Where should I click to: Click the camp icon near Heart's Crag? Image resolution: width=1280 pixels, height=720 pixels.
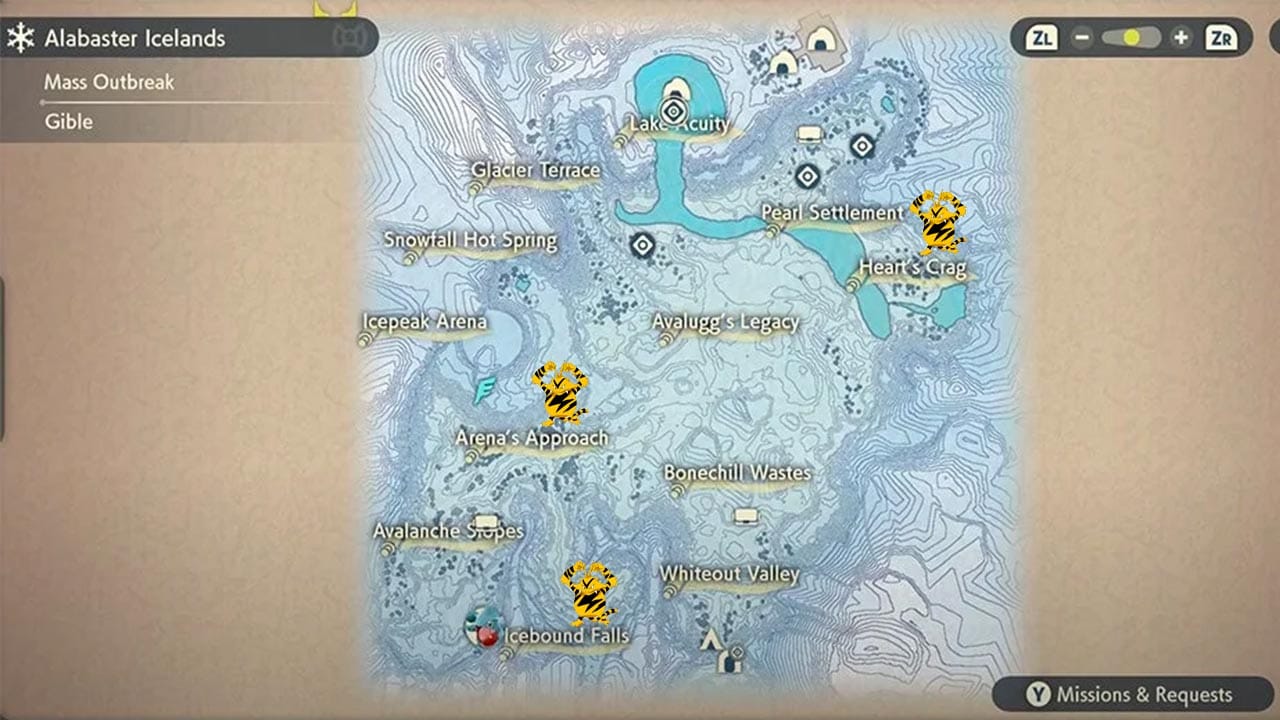[862, 149]
